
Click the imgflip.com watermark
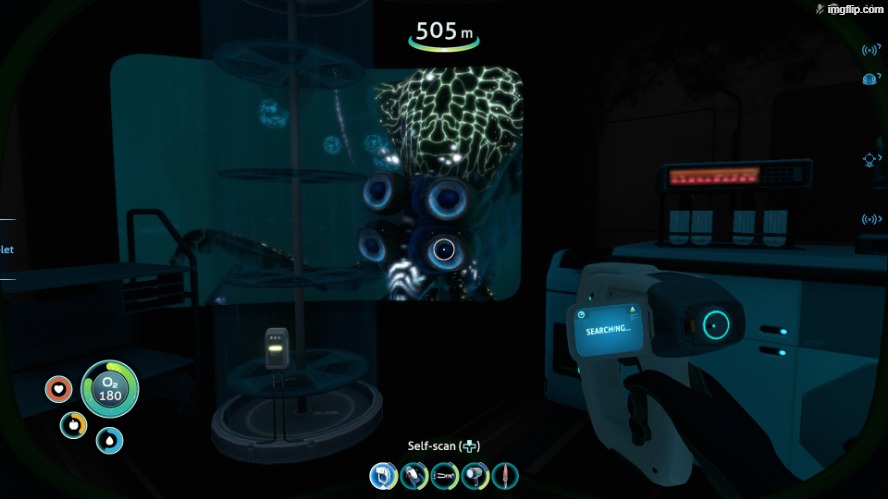850,9
